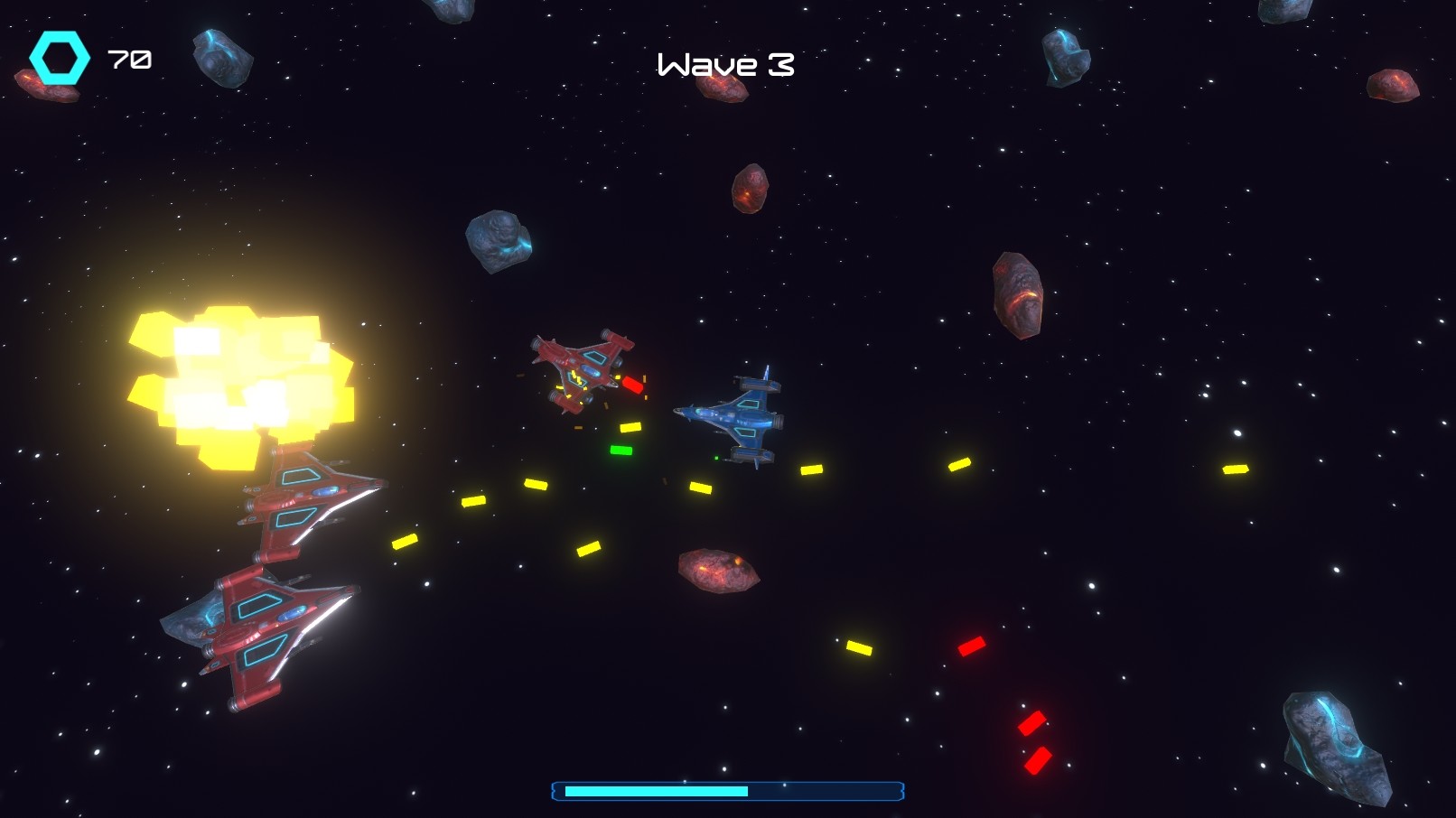Click the cyan health bar at the bottom
Image resolution: width=1456 pixels, height=818 pixels.
(x=657, y=790)
